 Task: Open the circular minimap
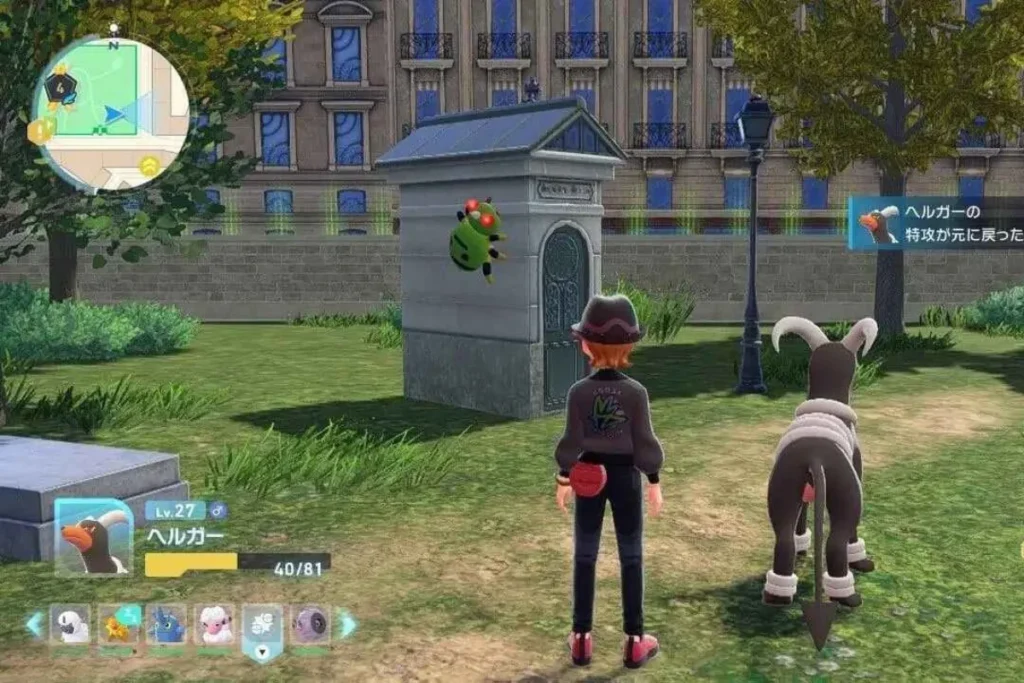(110, 113)
